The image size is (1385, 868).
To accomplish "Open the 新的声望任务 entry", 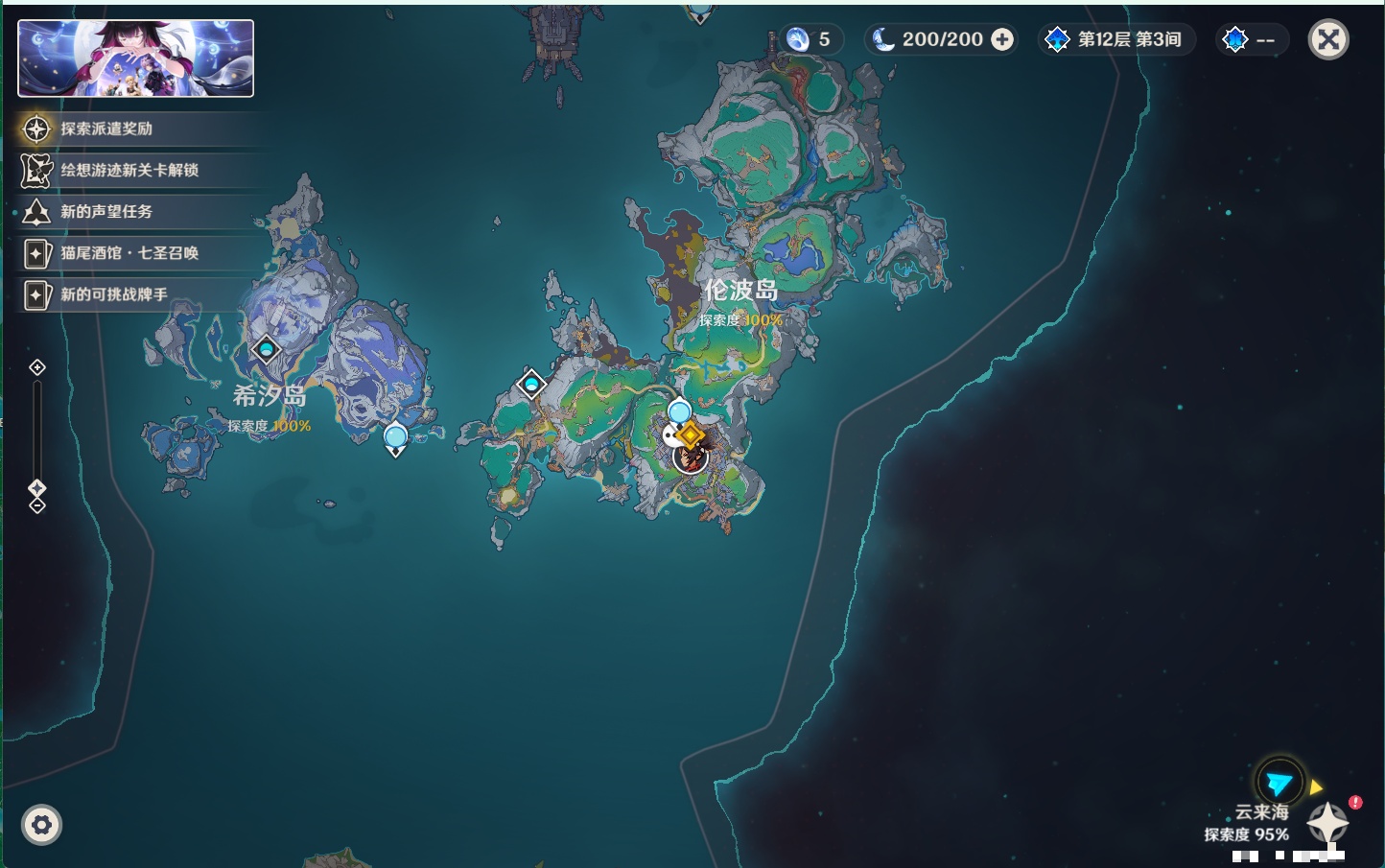I will click(x=106, y=211).
